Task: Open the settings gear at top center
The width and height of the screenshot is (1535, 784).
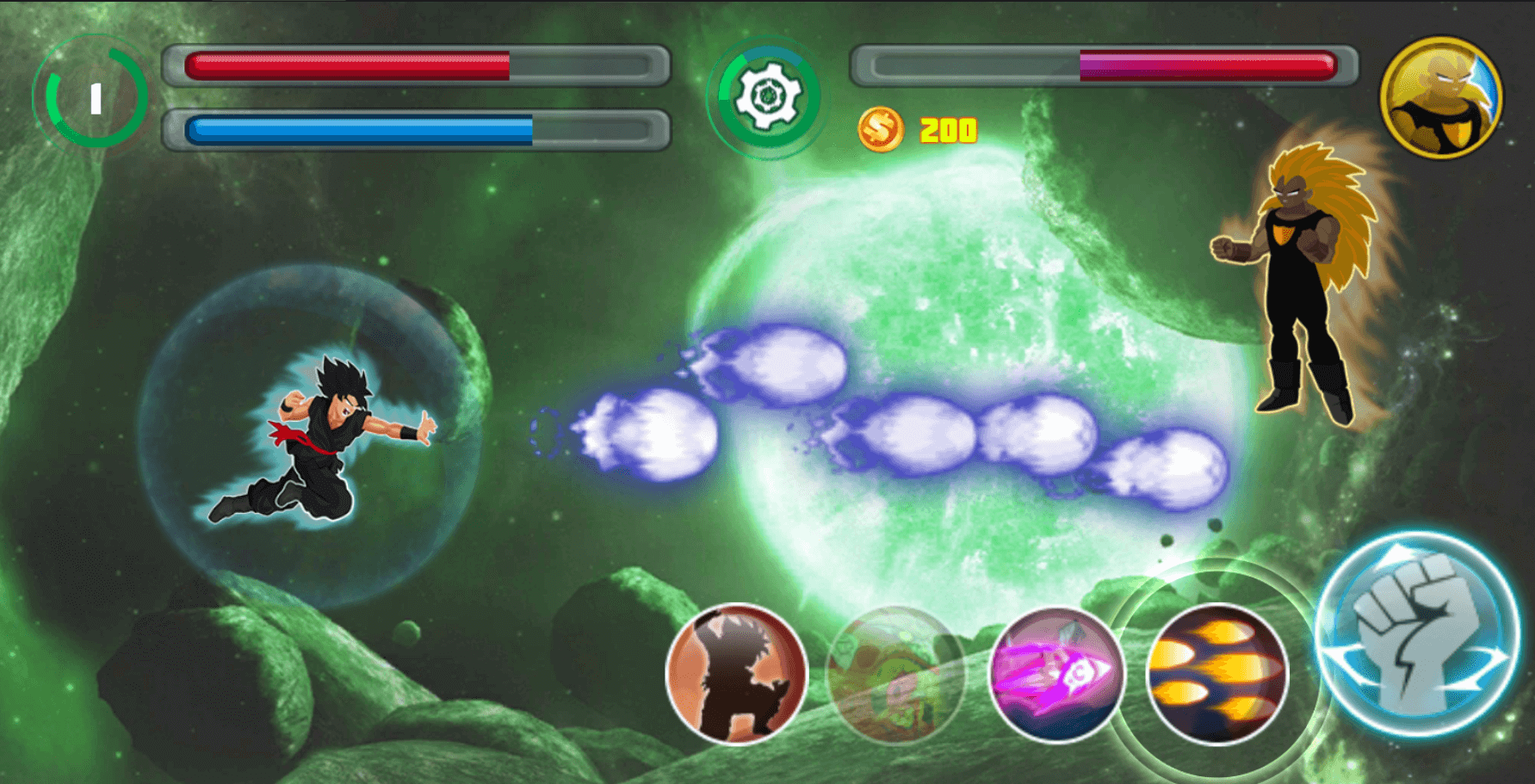Action: (767, 97)
